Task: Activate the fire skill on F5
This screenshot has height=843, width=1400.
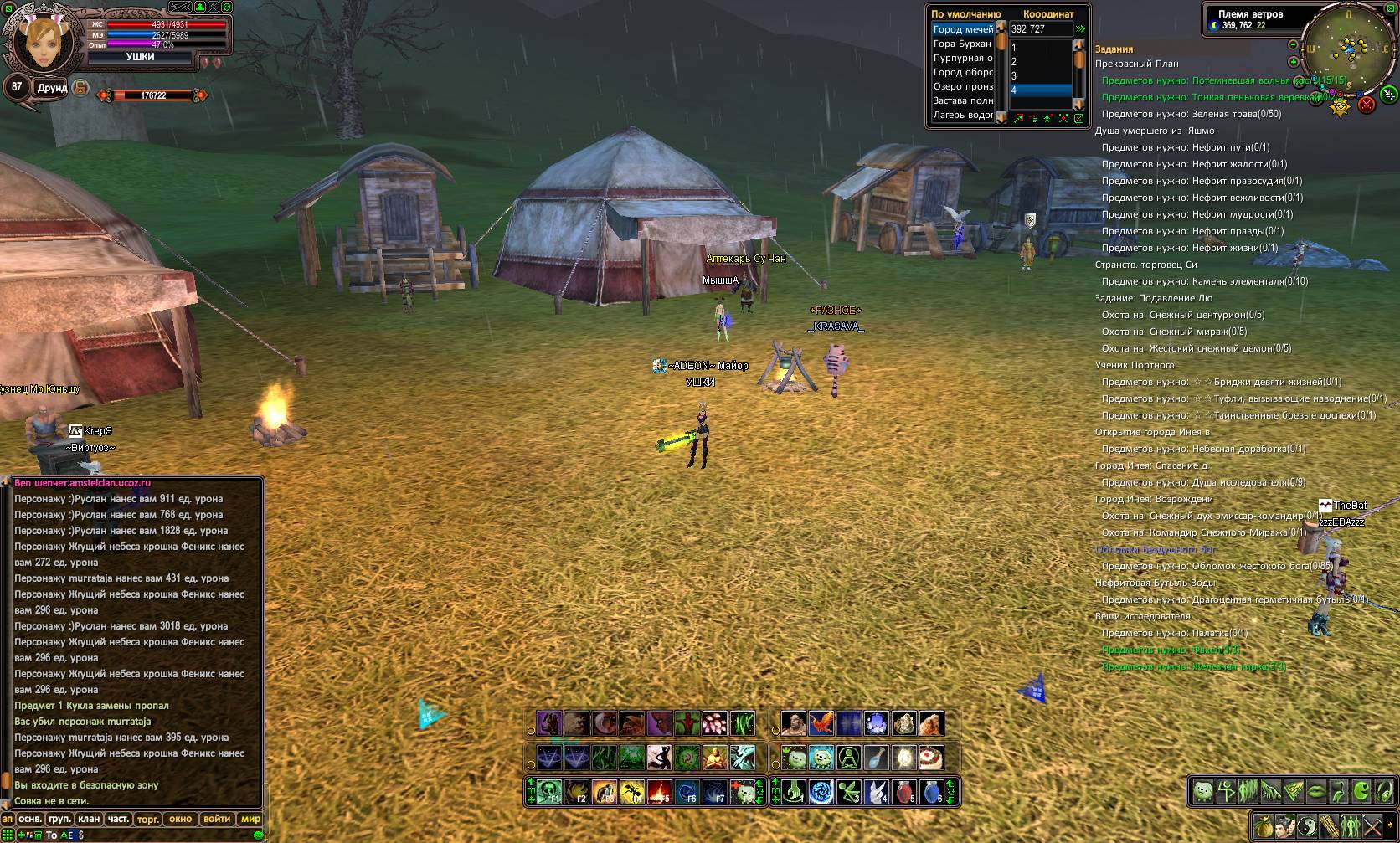Action: (660, 791)
